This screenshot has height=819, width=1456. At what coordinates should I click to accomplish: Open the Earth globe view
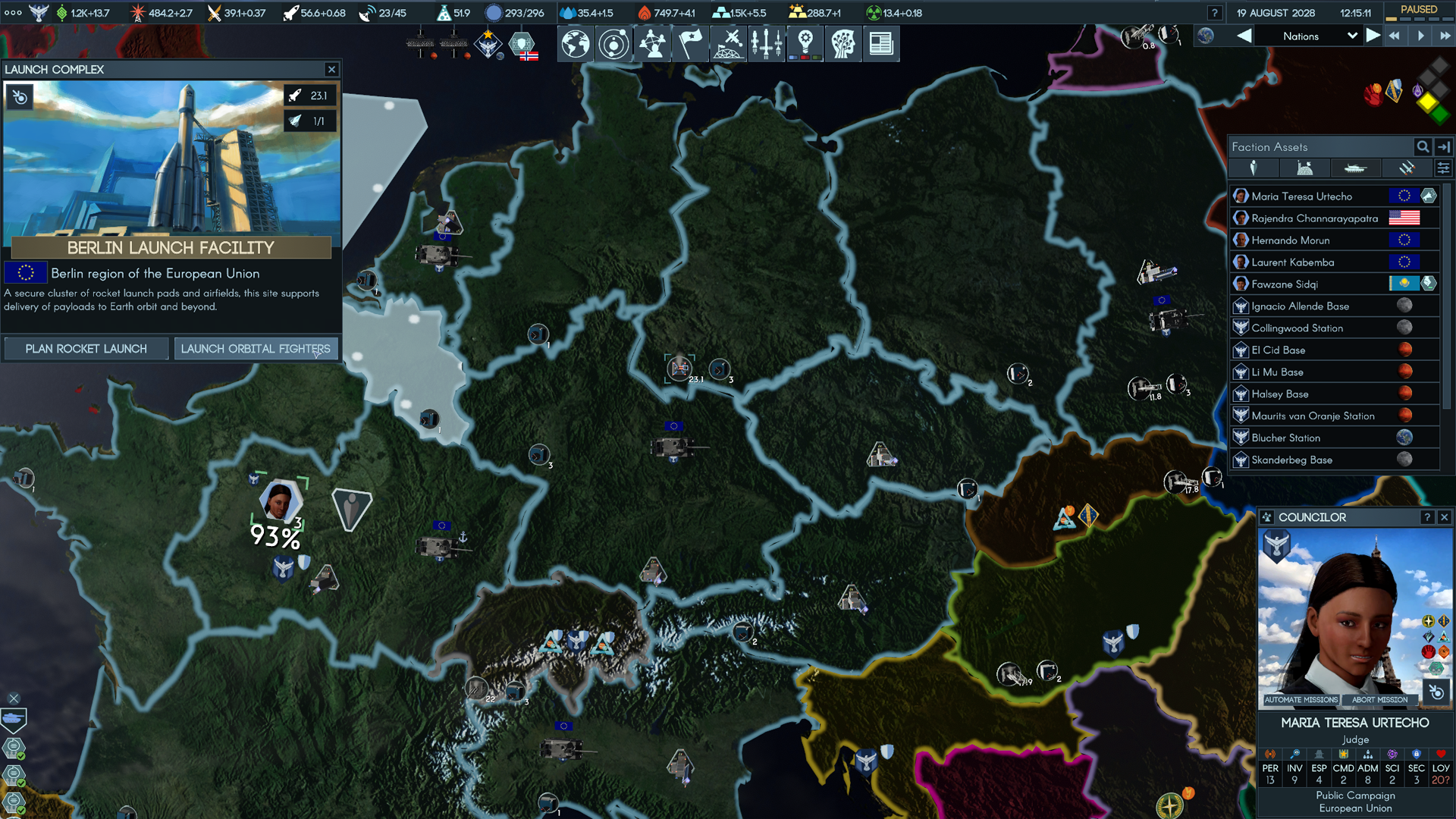576,43
